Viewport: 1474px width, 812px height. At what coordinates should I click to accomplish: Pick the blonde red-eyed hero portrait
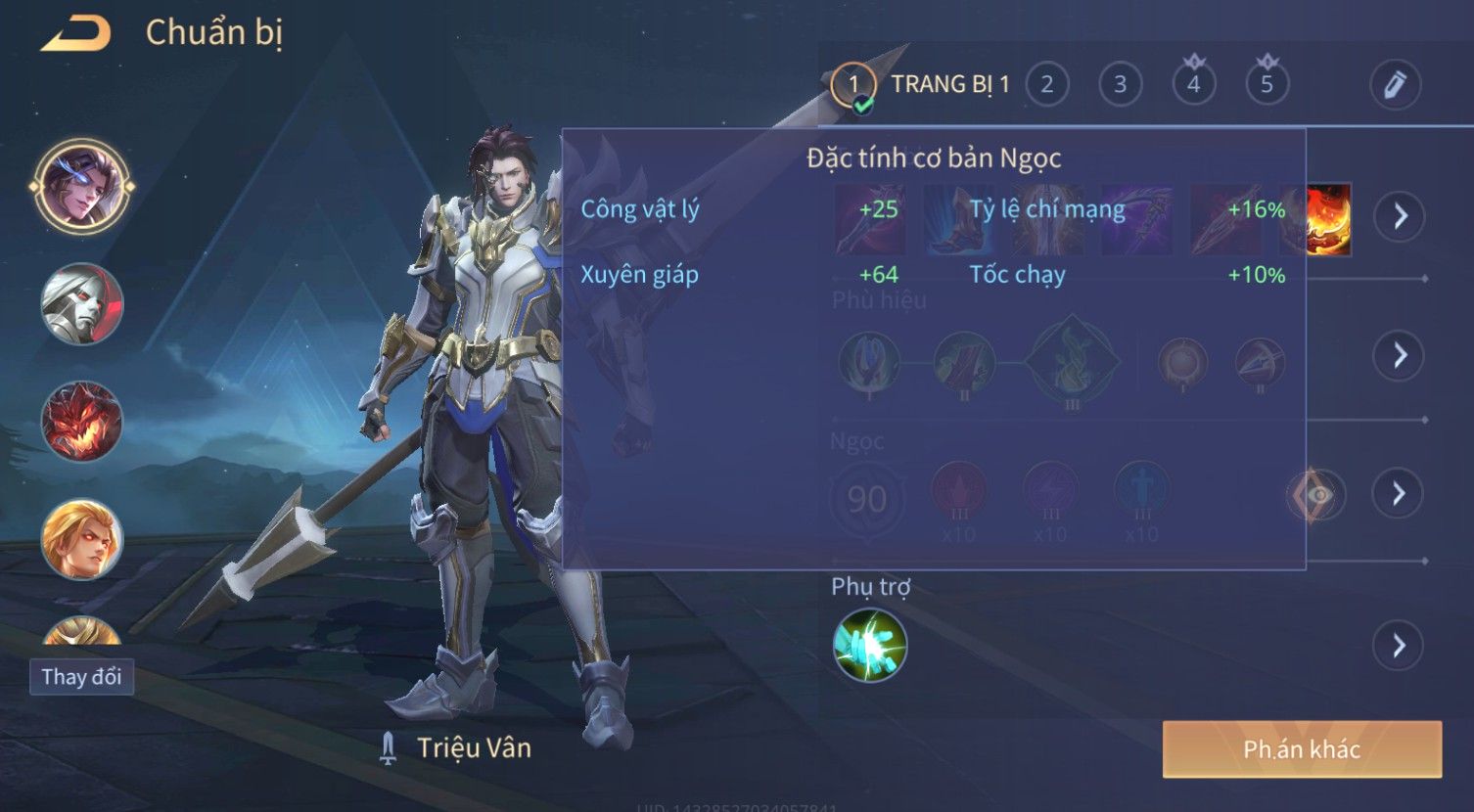81,539
